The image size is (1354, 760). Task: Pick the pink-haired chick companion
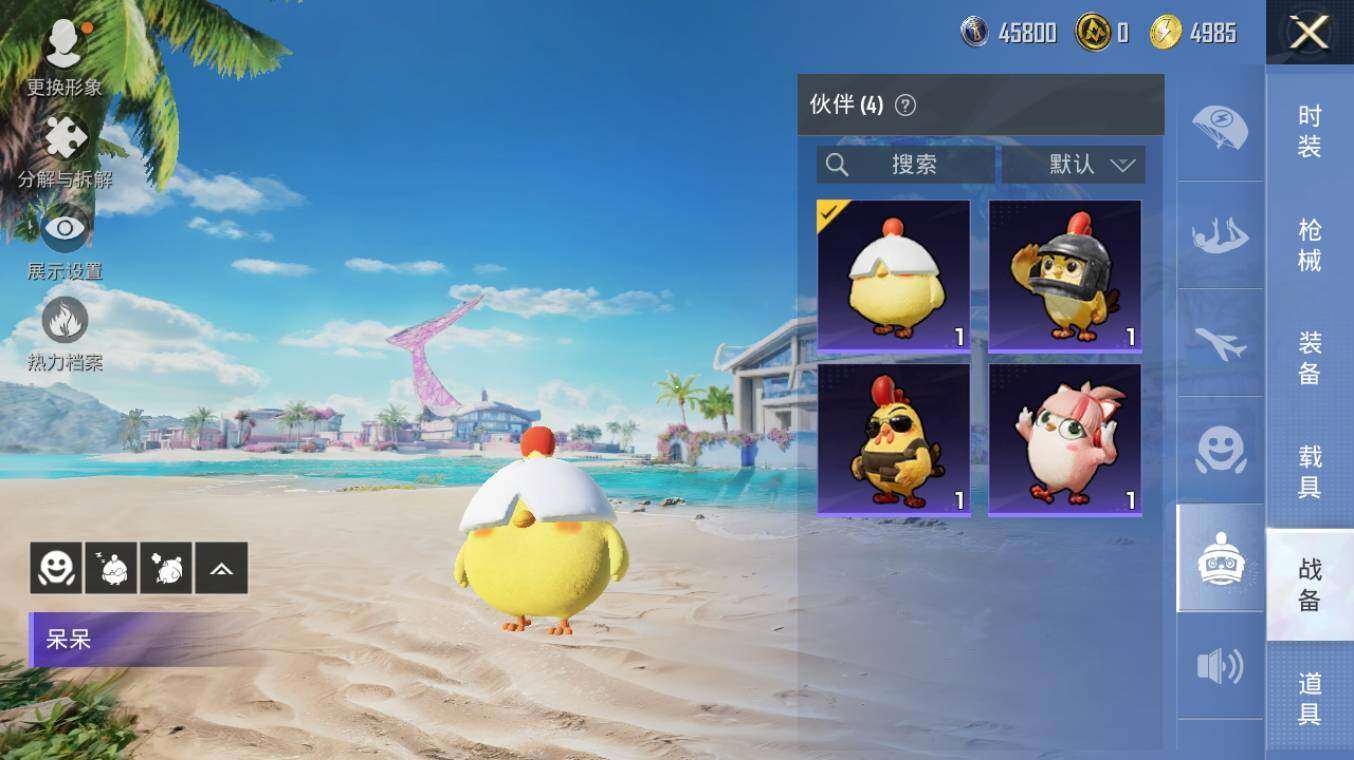1064,439
